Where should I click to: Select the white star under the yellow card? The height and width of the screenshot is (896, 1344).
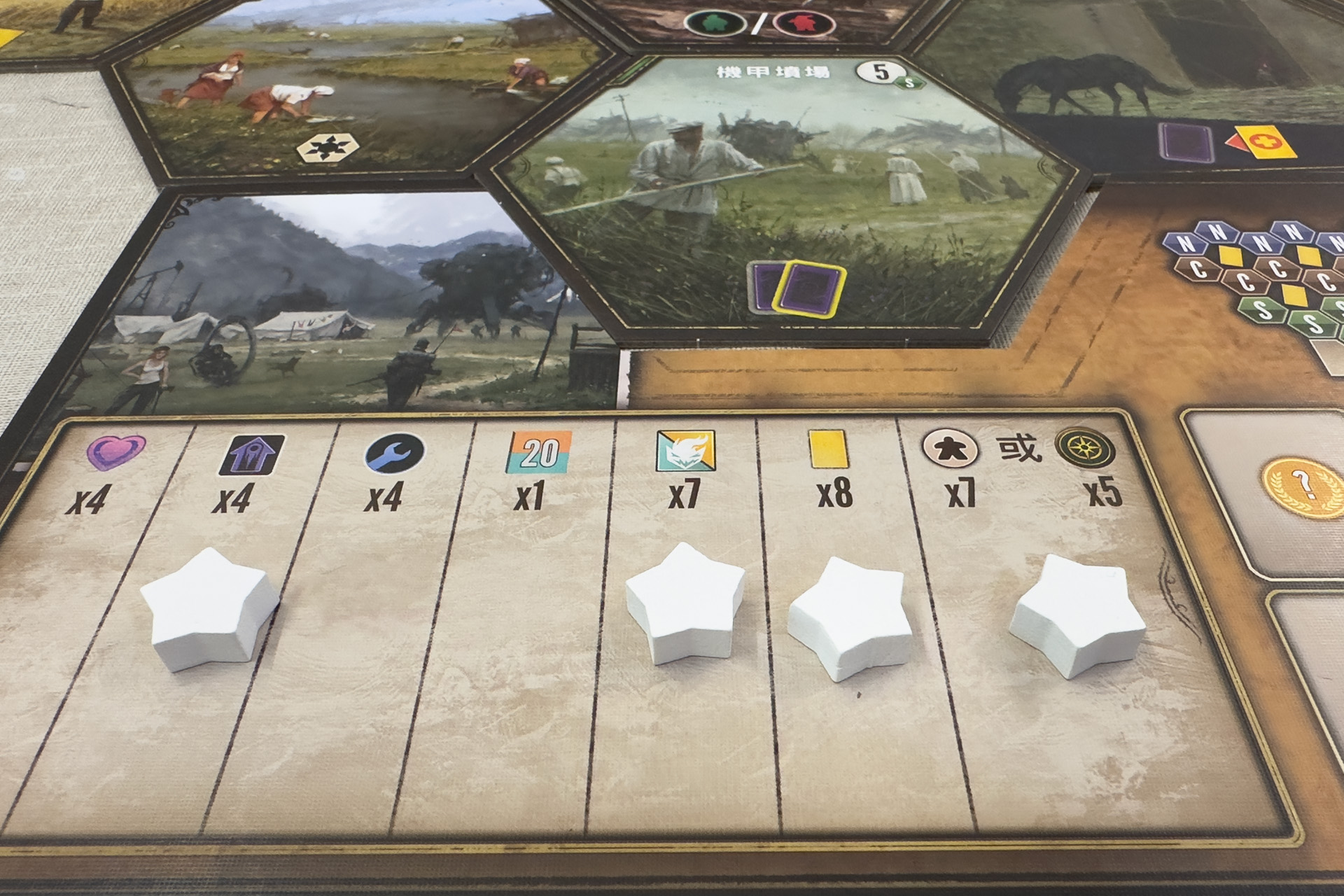pyautogui.click(x=849, y=617)
